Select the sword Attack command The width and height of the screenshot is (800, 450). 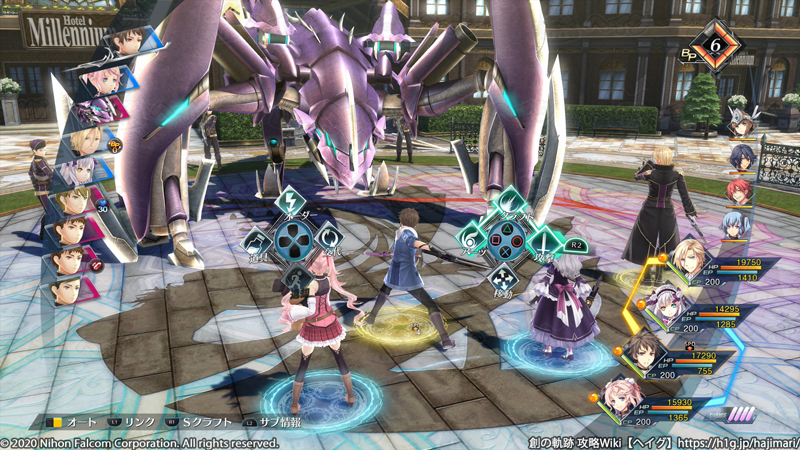tap(545, 240)
